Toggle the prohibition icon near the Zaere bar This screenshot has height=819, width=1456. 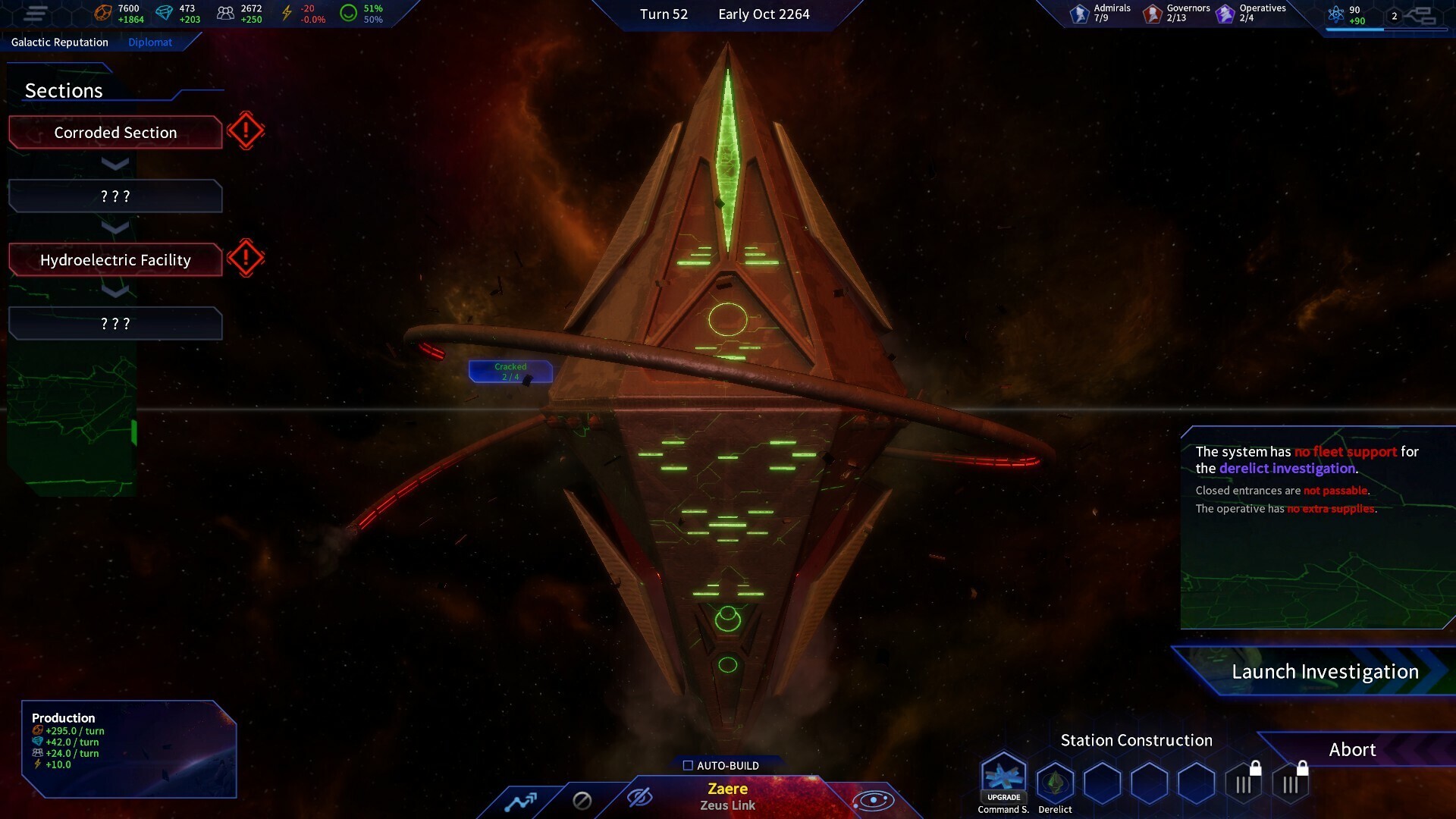pos(582,799)
